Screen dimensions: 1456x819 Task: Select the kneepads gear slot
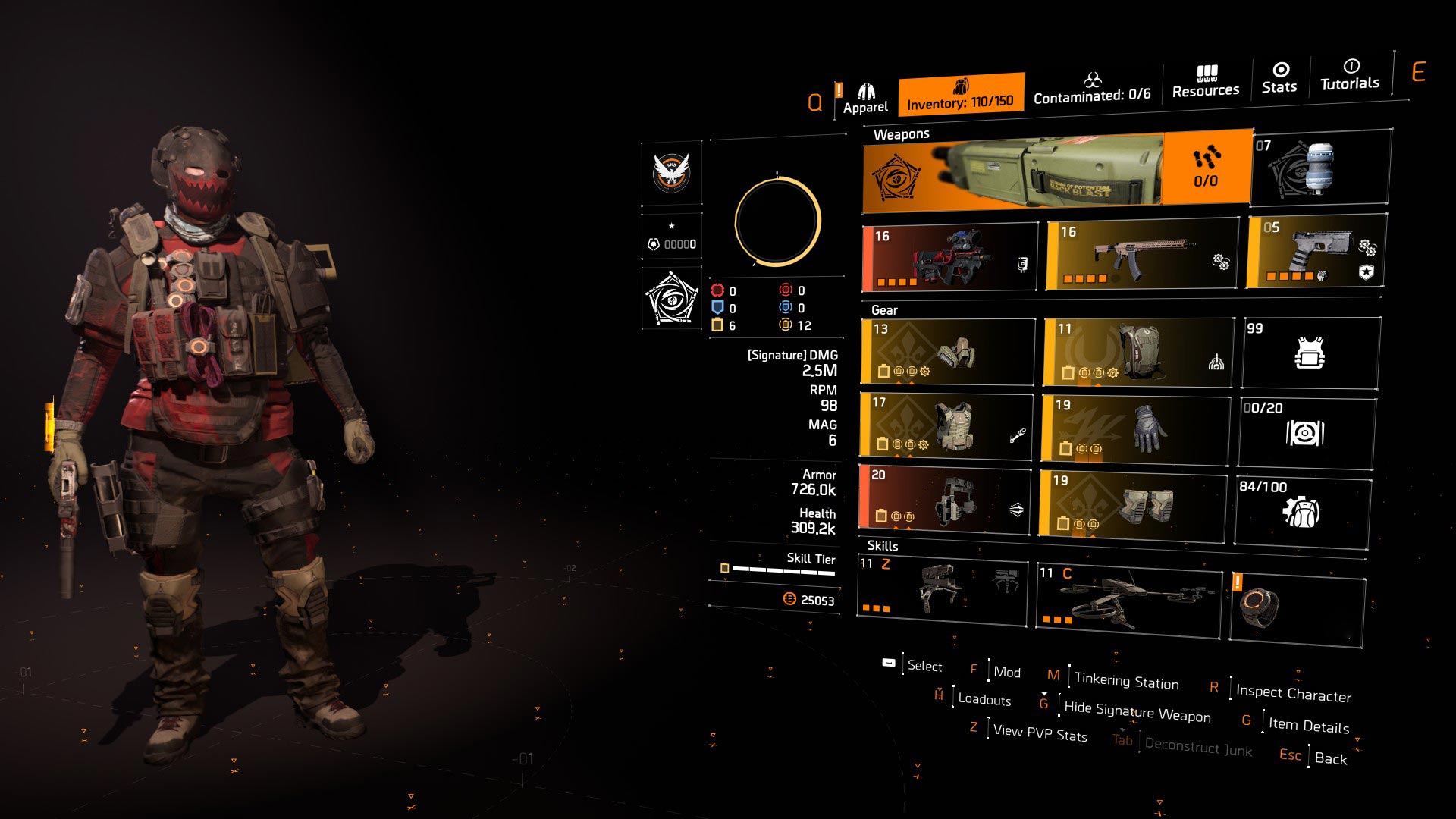click(1132, 506)
